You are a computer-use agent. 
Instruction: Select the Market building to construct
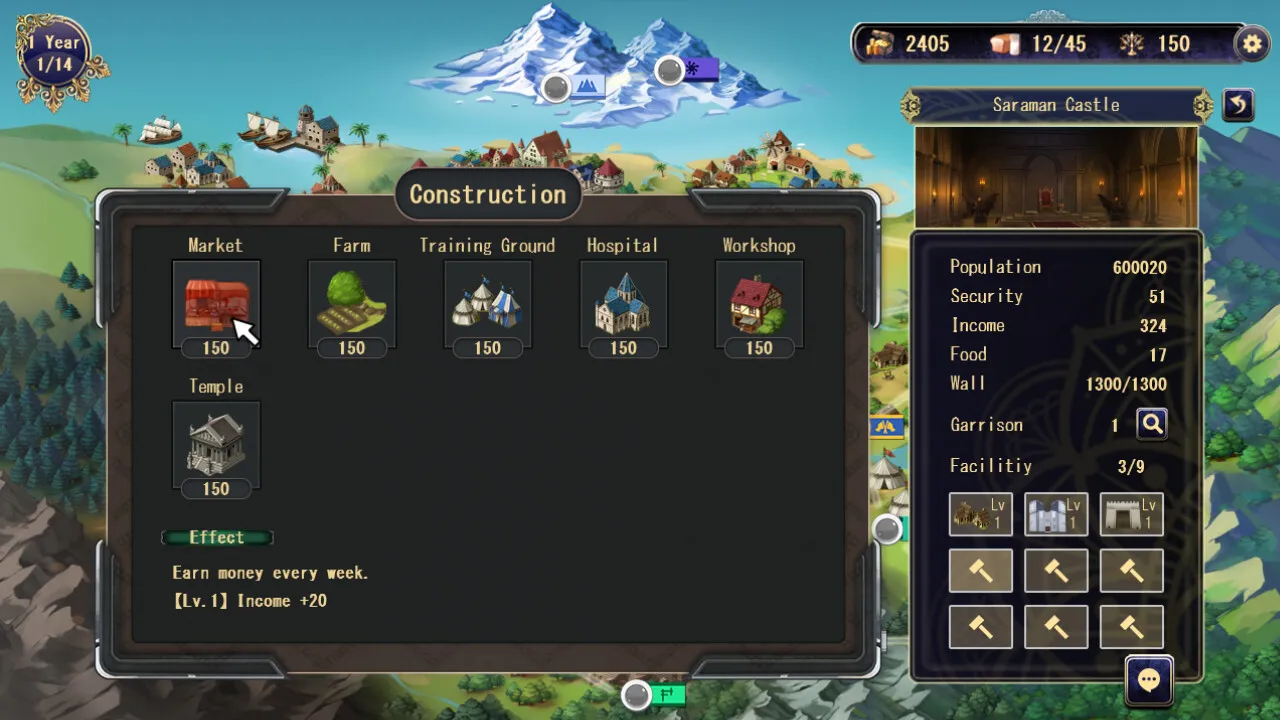(x=216, y=305)
